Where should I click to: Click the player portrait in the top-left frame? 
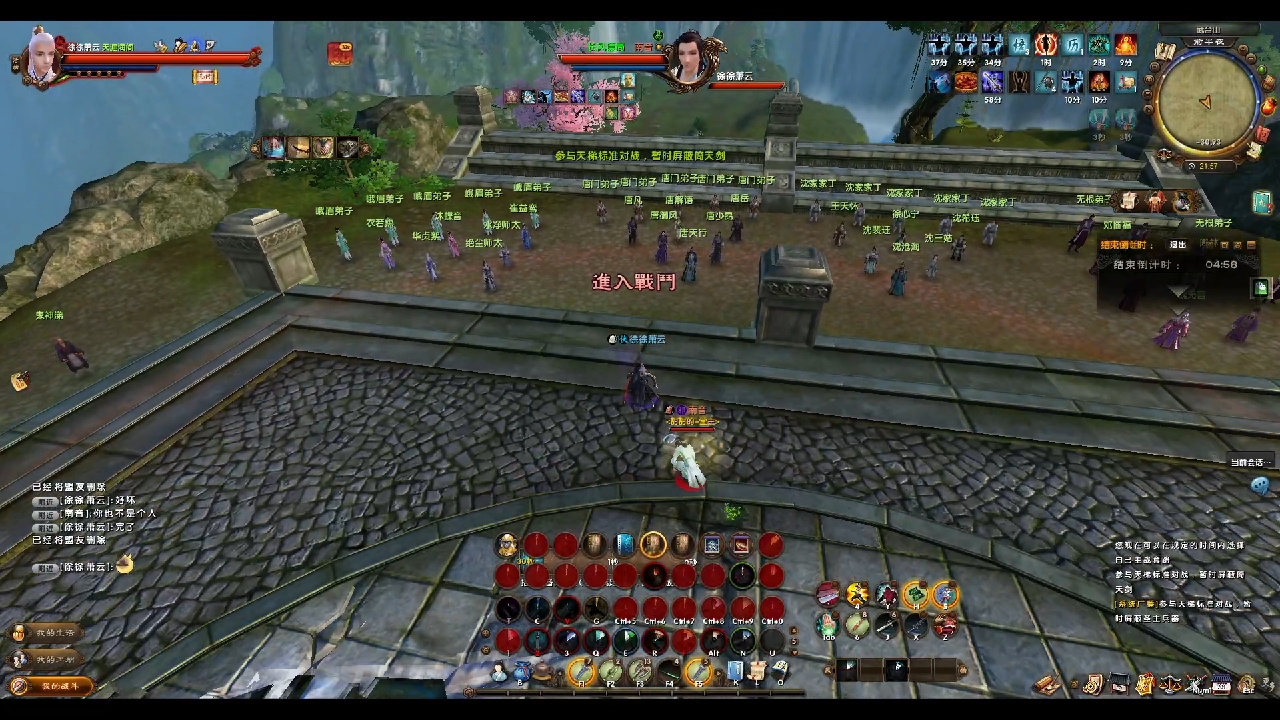[x=42, y=60]
